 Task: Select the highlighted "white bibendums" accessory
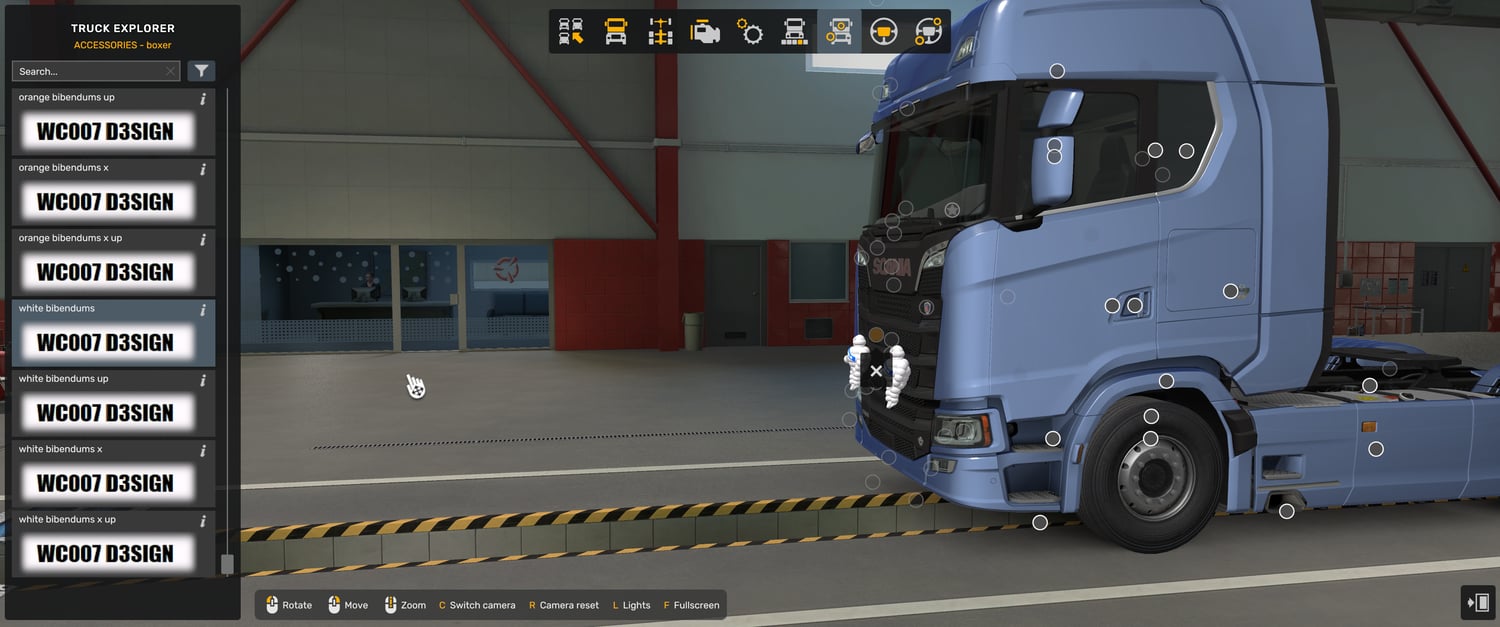(104, 342)
